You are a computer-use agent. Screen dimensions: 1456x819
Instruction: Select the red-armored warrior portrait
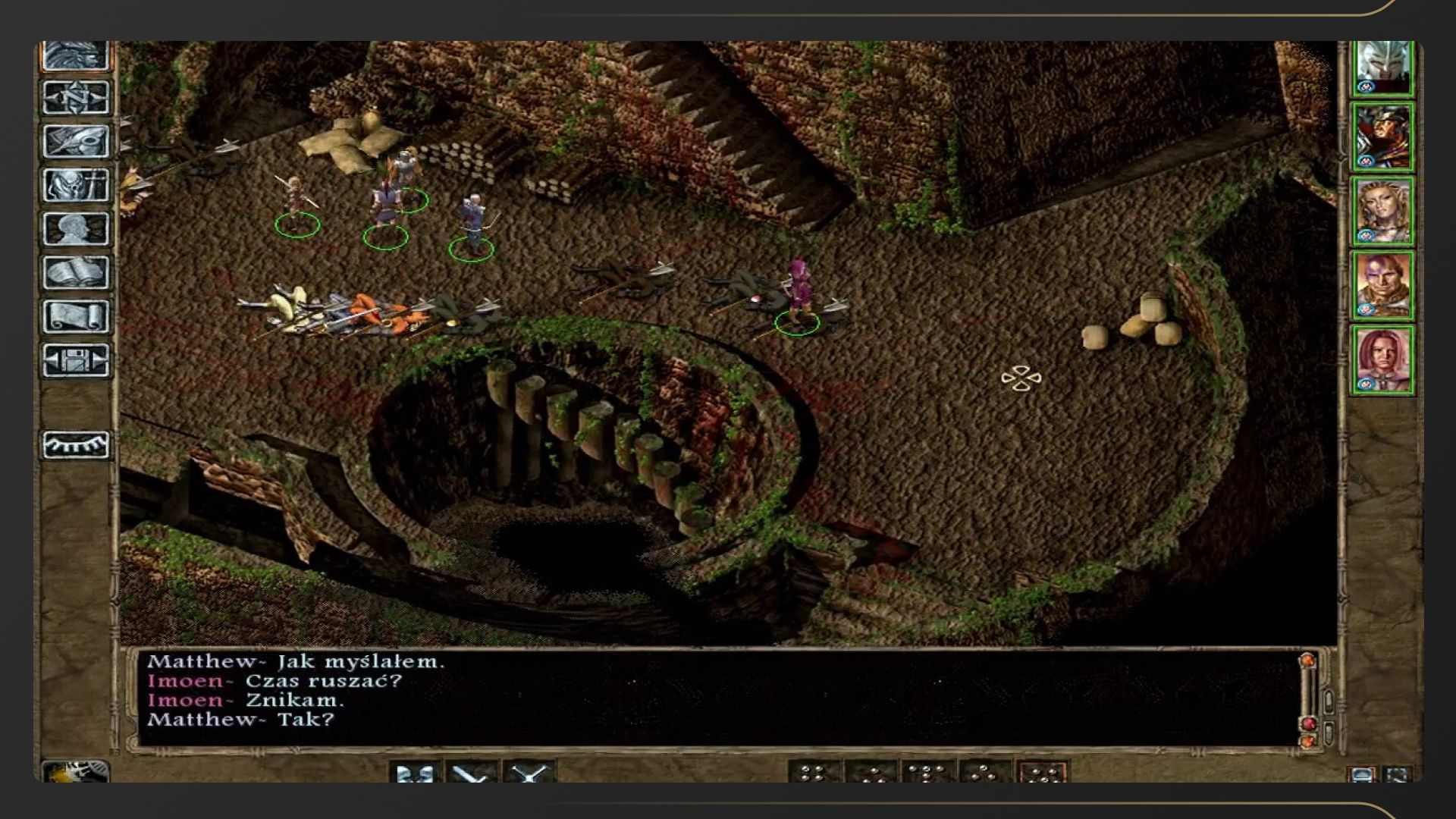1383,137
